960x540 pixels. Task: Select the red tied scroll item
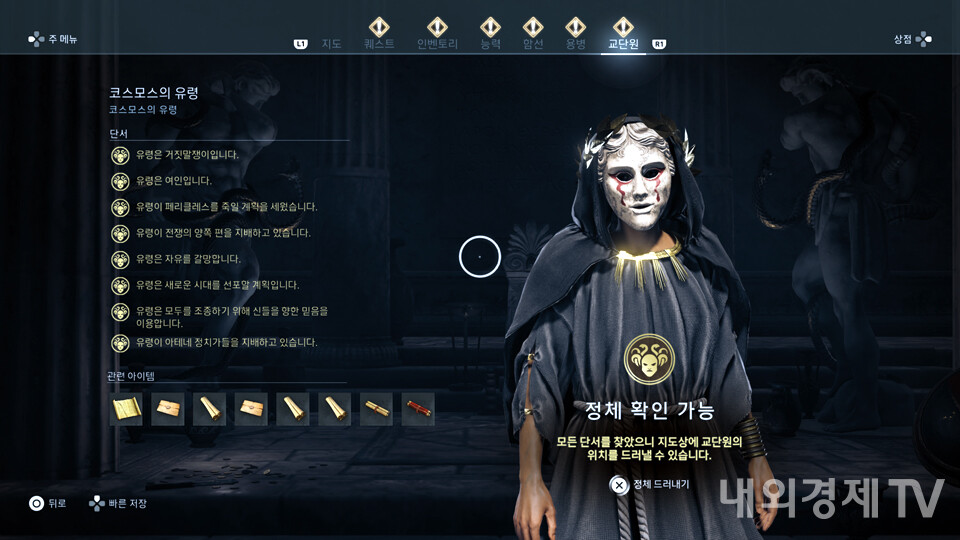click(x=418, y=409)
